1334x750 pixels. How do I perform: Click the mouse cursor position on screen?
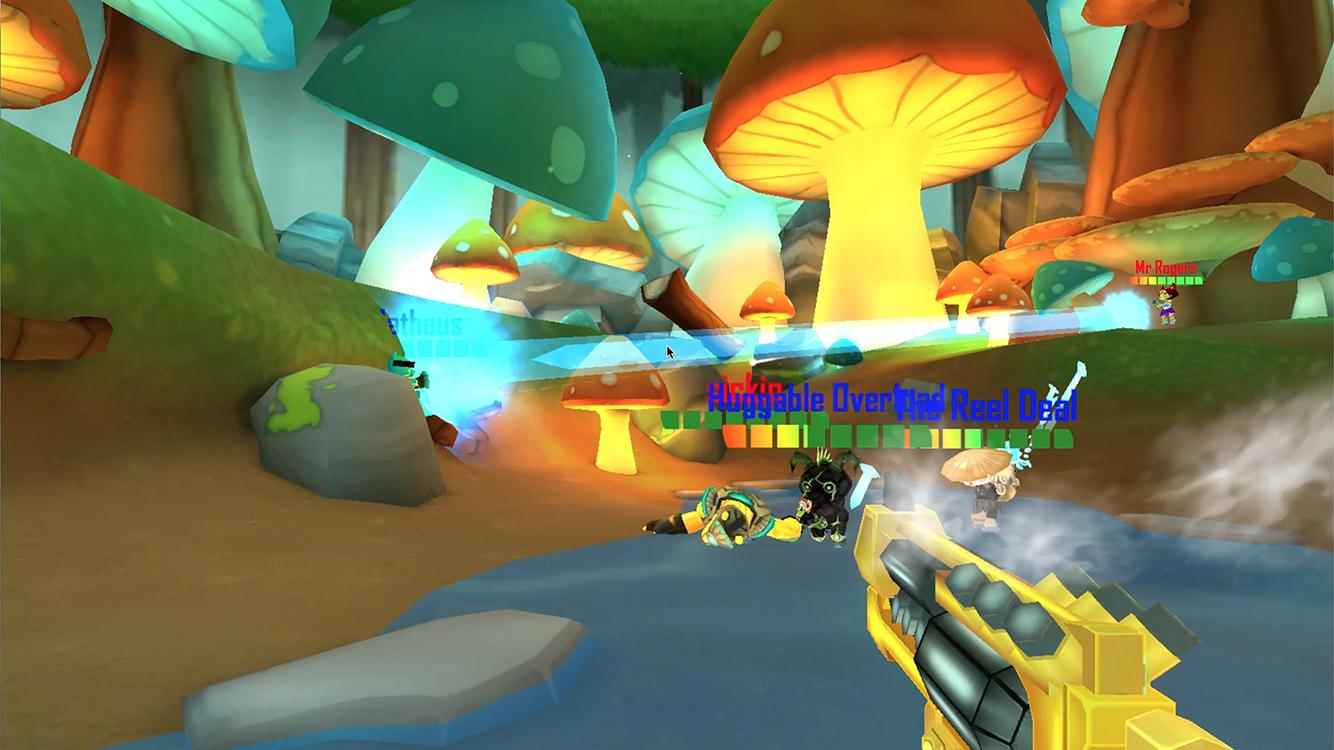point(668,352)
